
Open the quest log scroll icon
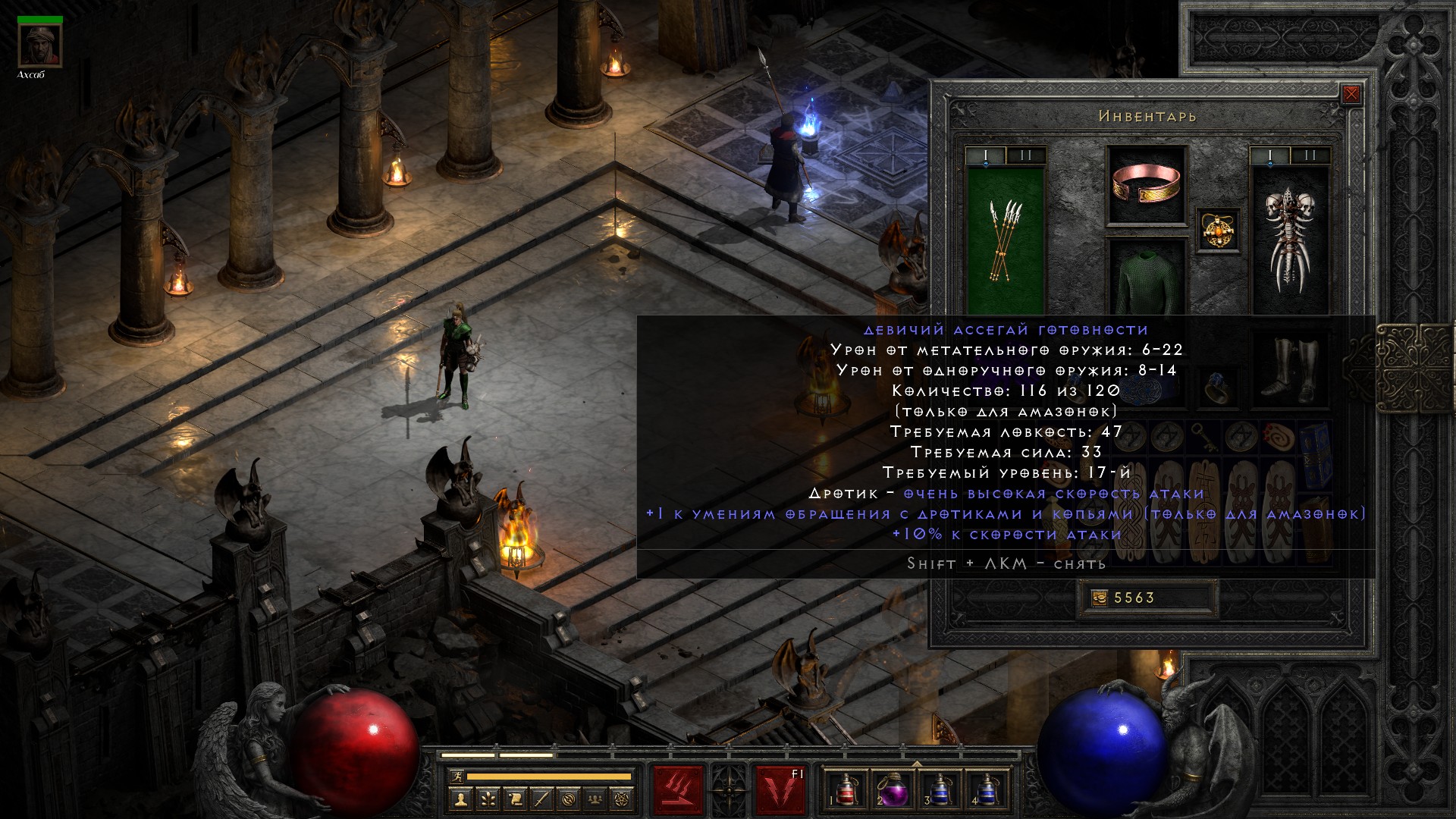(515, 799)
